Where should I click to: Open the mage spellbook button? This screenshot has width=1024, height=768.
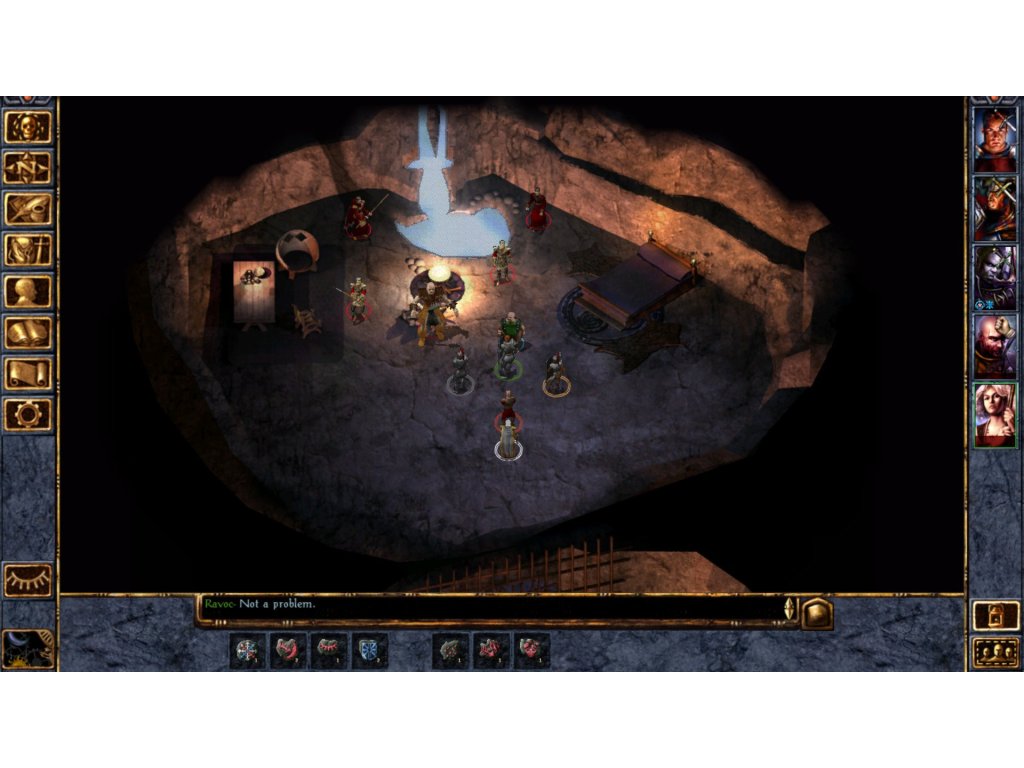[x=28, y=332]
